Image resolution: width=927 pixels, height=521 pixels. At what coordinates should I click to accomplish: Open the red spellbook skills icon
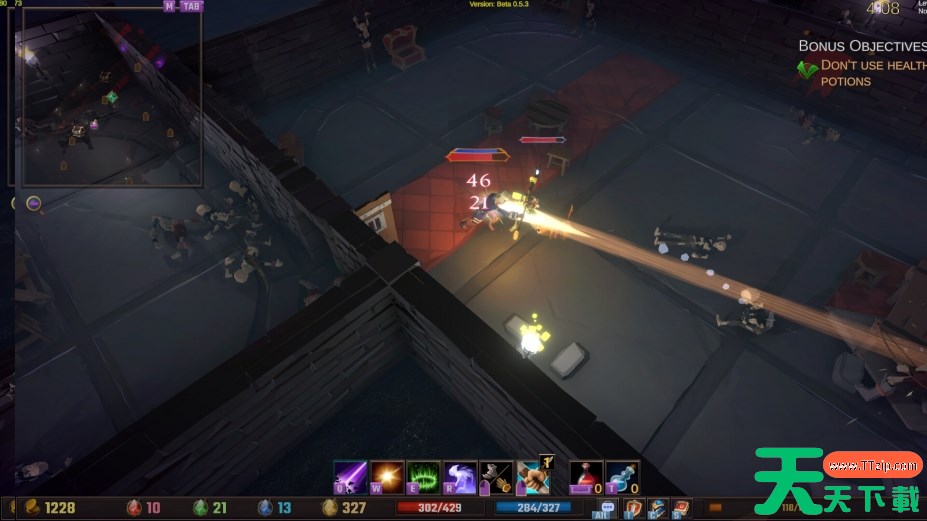coord(681,508)
